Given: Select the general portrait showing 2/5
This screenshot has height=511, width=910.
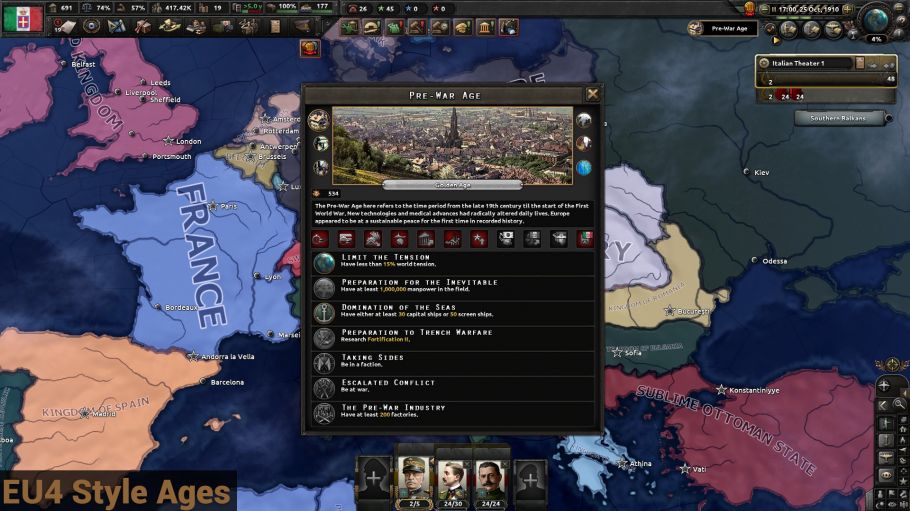Looking at the screenshot, I should point(414,478).
